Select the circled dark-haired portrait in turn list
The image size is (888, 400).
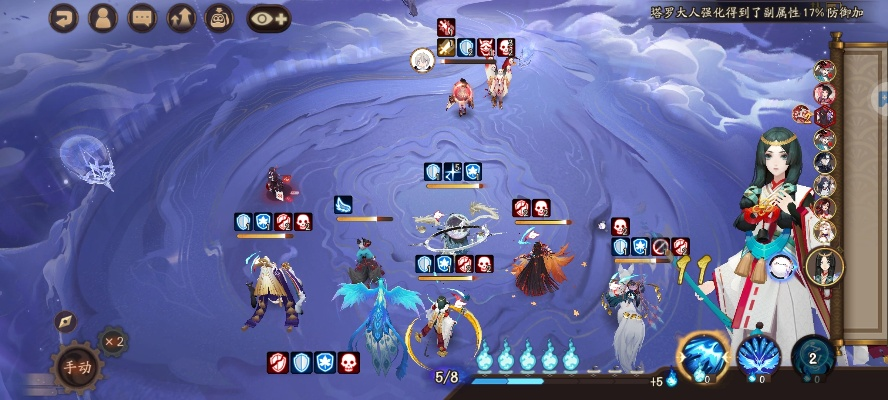825,264
